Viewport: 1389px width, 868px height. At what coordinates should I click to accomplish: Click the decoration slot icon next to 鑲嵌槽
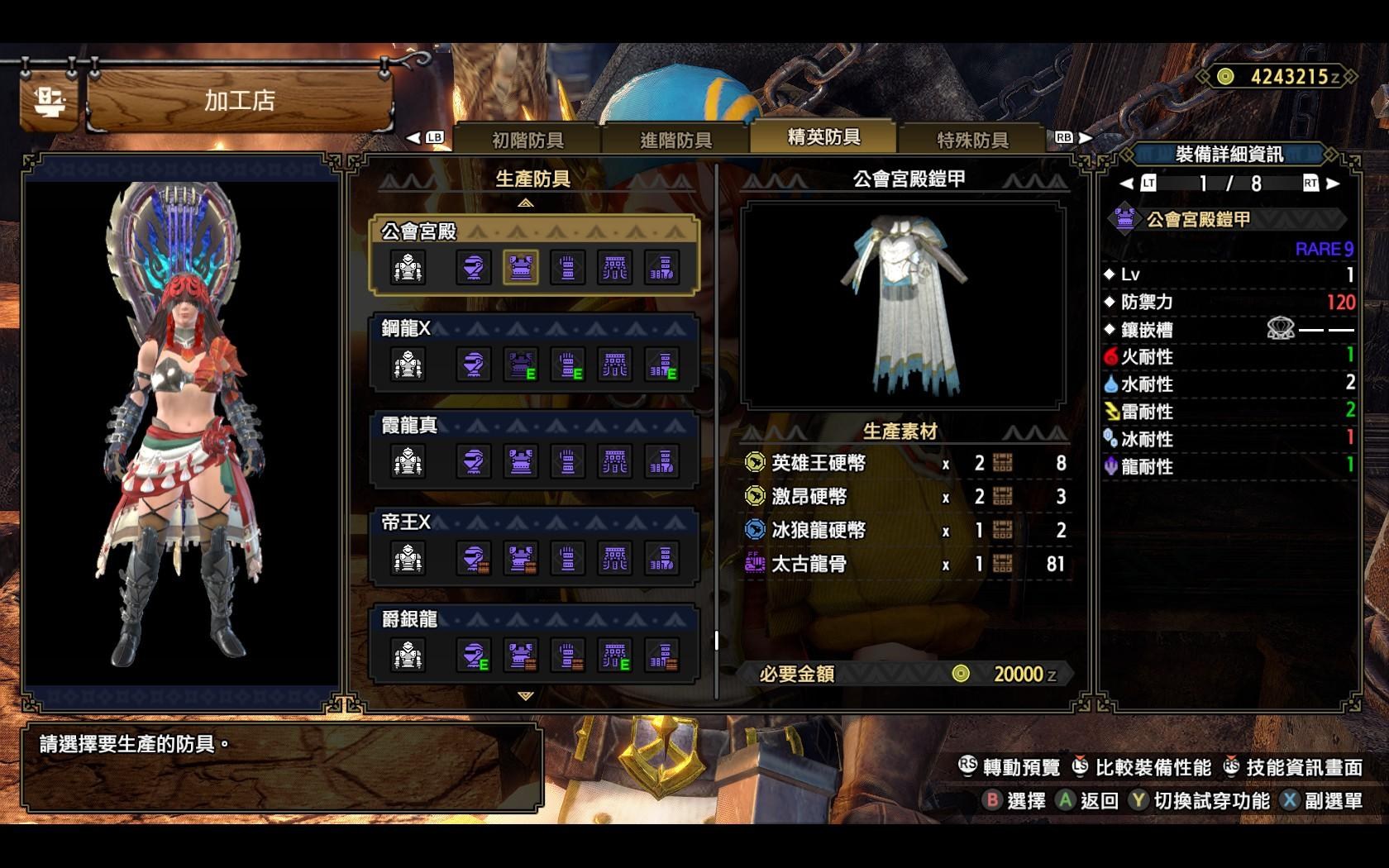(1282, 329)
